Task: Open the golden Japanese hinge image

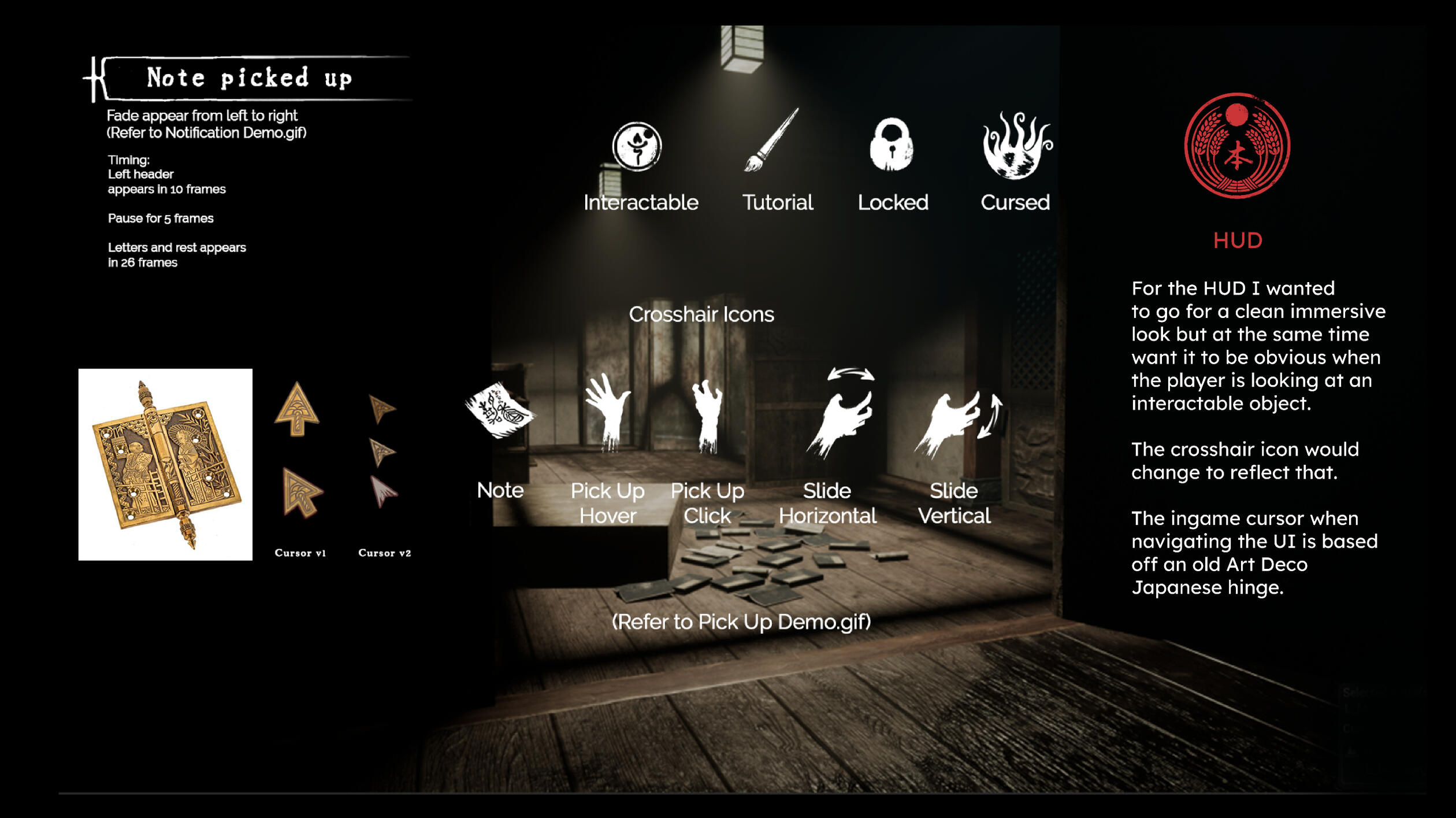Action: 165,464
